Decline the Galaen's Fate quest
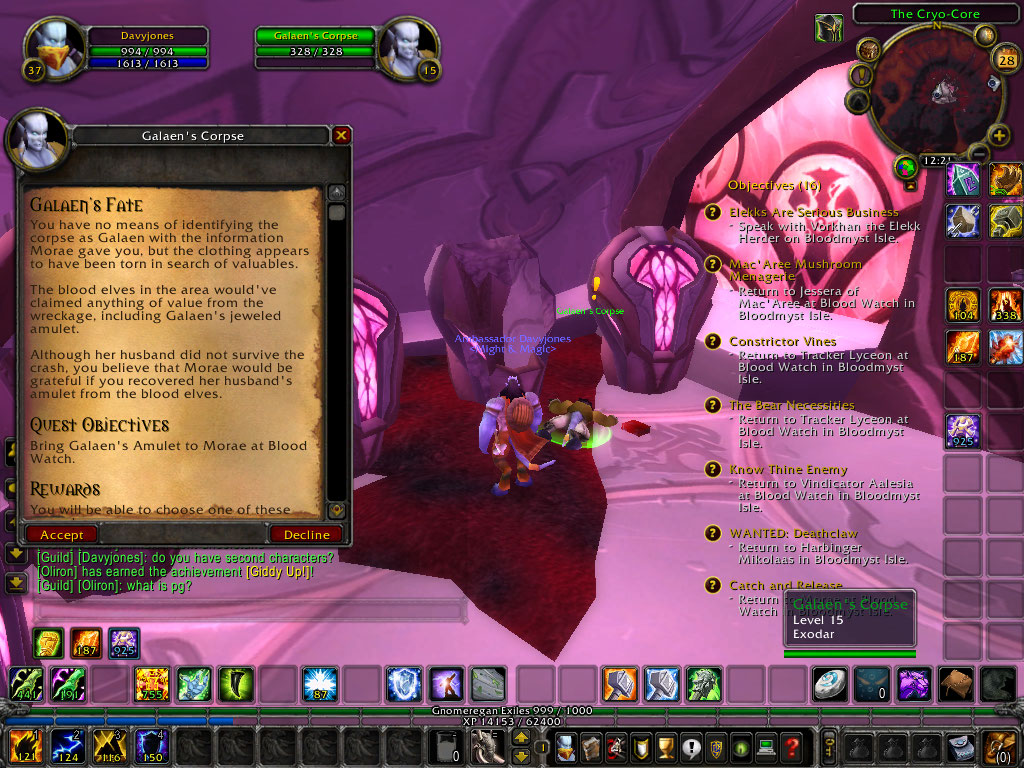1024x768 pixels. (306, 535)
